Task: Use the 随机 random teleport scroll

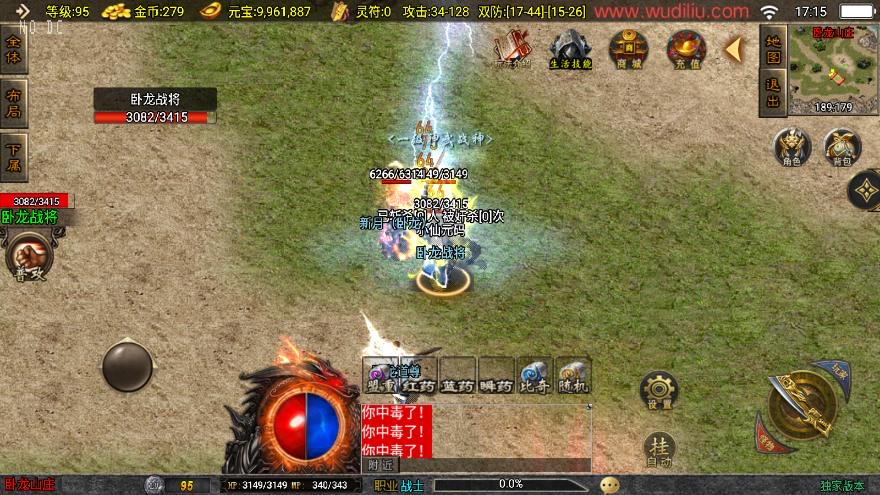Action: (573, 373)
